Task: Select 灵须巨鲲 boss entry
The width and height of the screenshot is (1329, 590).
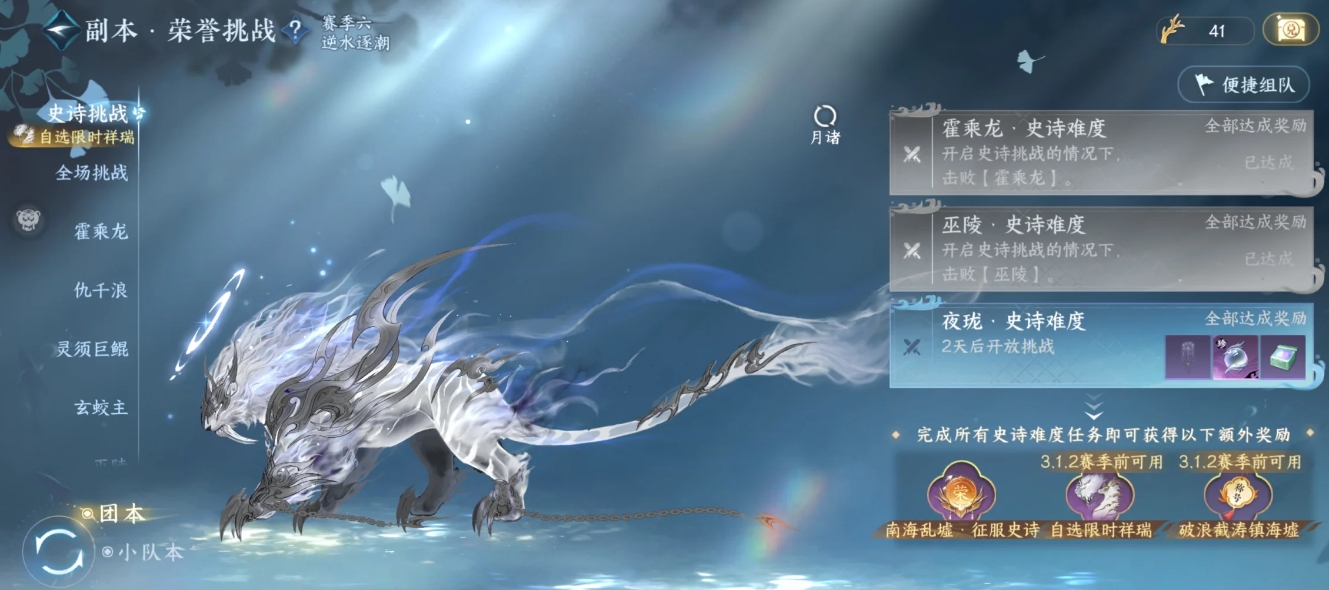Action: click(92, 349)
